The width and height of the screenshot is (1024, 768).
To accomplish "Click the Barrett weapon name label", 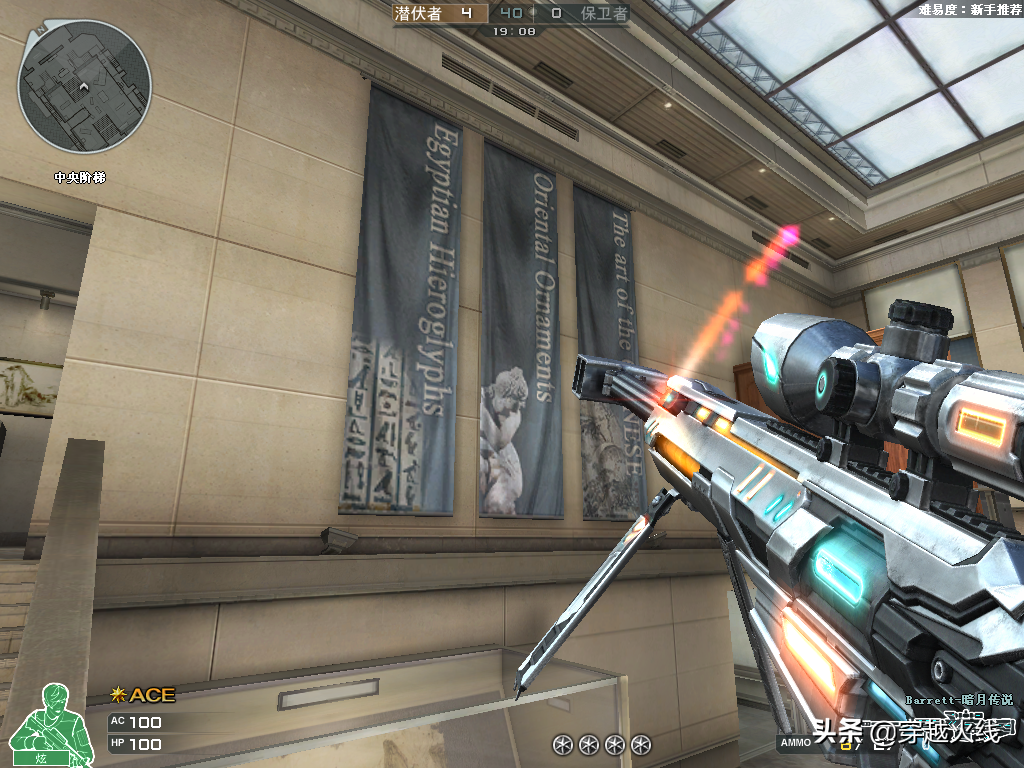I will [x=958, y=701].
